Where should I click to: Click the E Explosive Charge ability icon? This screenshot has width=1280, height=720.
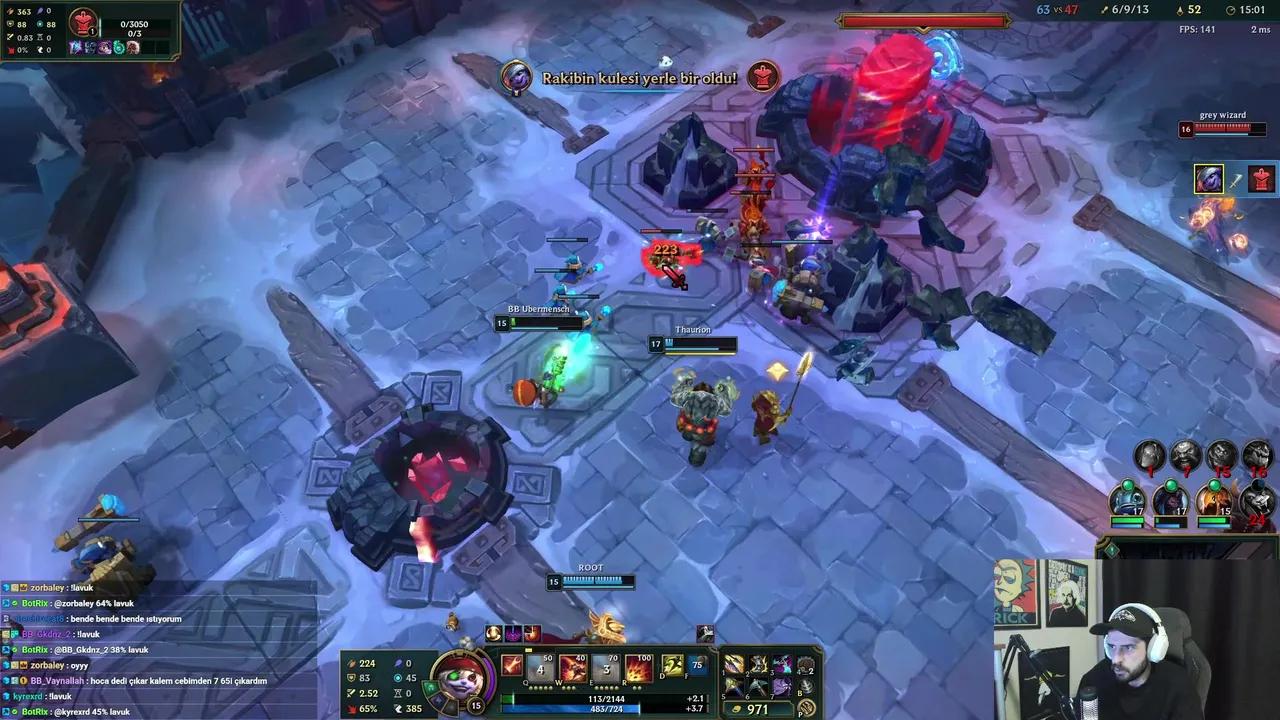click(605, 668)
